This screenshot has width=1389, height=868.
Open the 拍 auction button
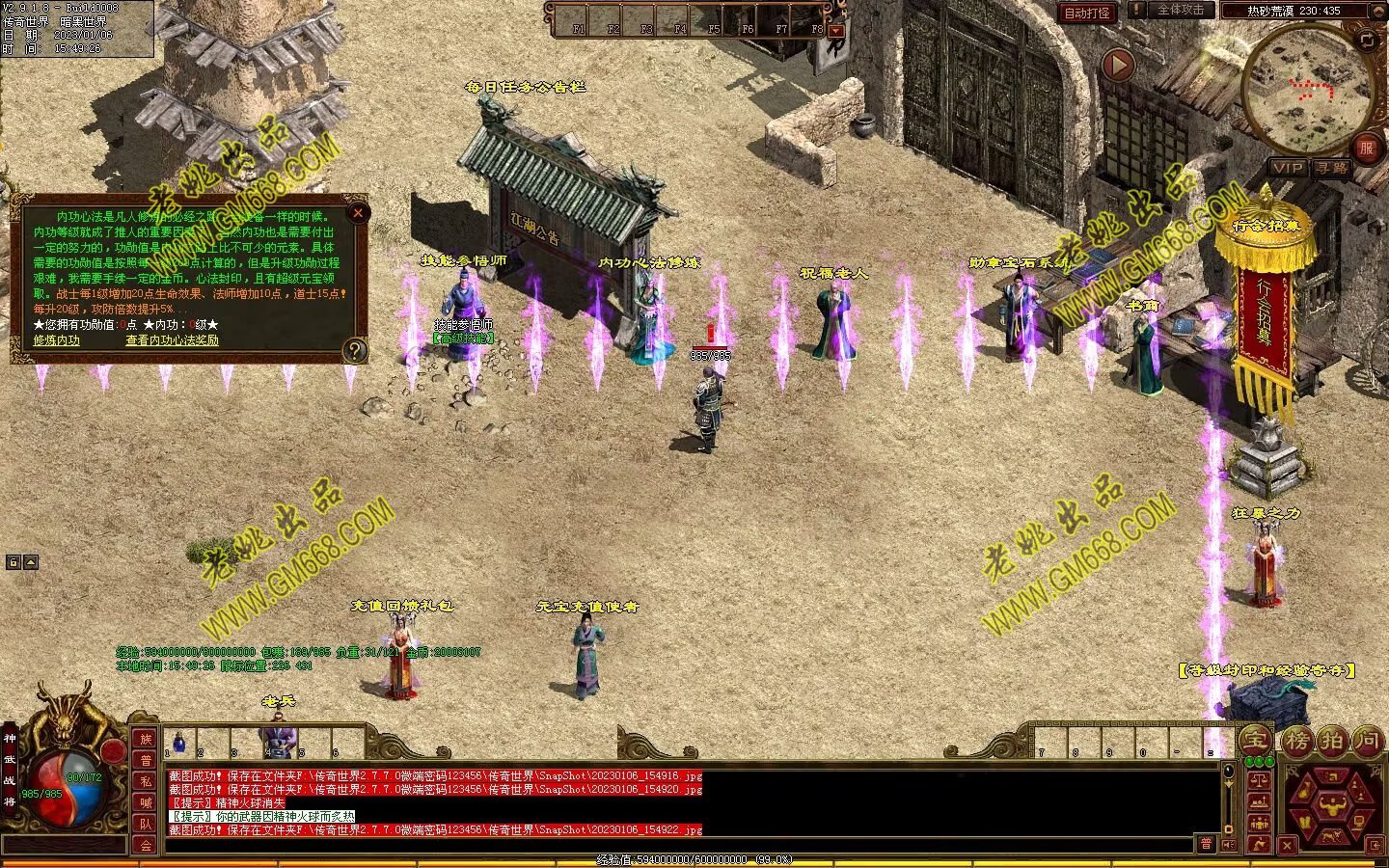(1331, 741)
